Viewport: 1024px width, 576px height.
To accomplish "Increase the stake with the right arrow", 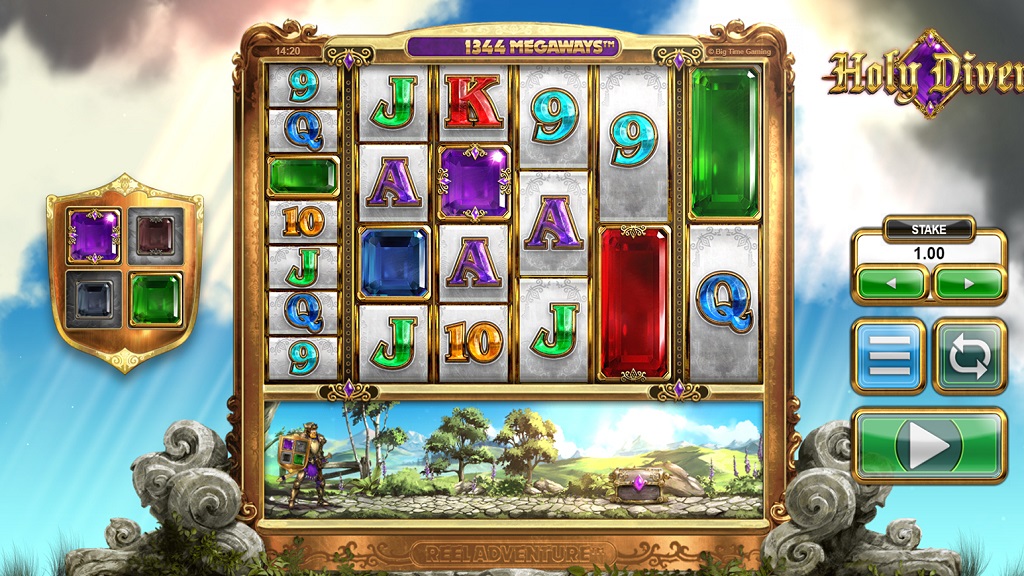I will [x=968, y=283].
